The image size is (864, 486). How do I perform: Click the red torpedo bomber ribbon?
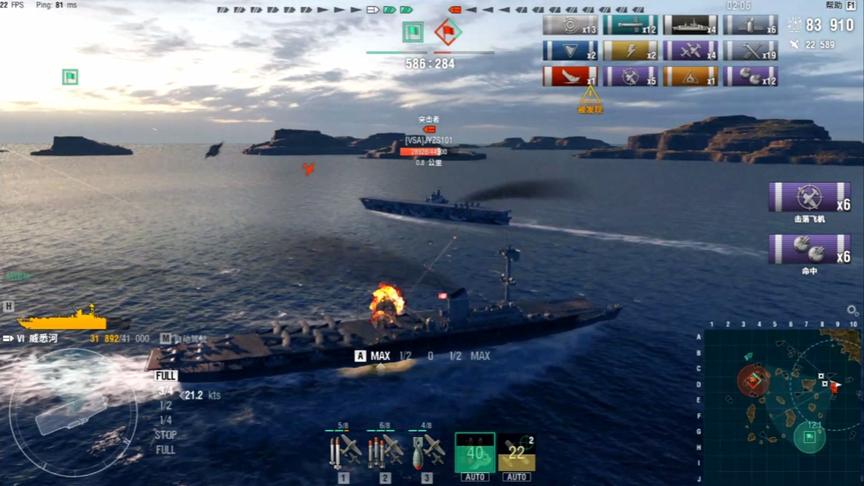[570, 76]
